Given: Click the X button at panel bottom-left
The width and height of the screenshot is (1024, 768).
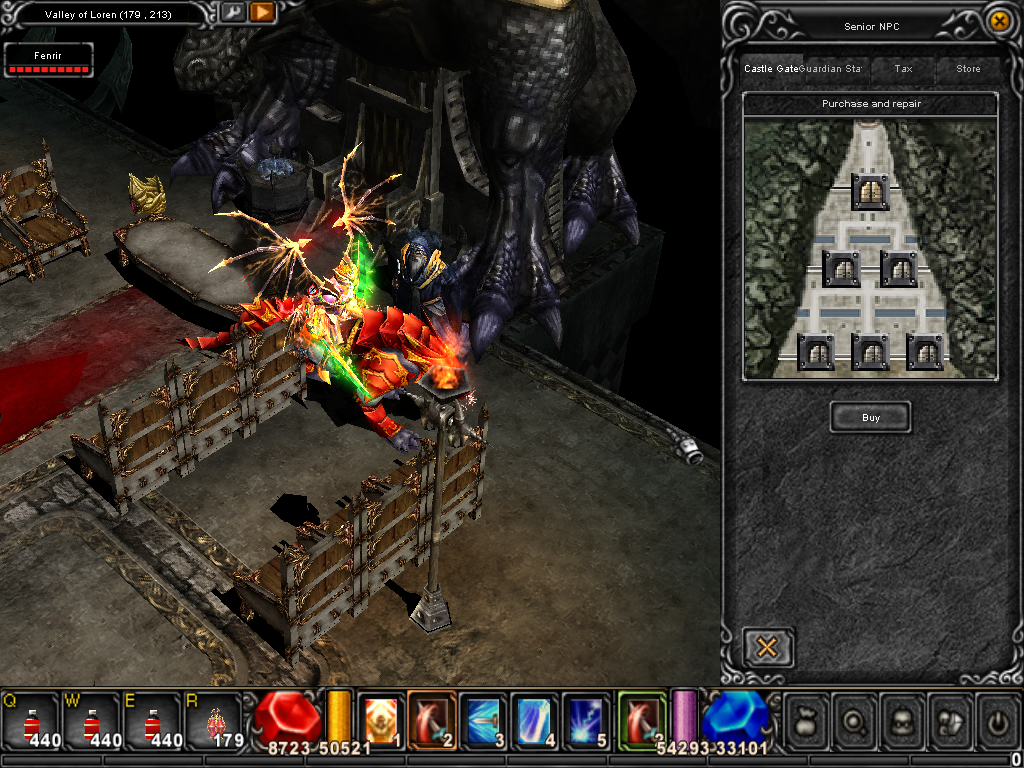Looking at the screenshot, I should click(x=768, y=647).
